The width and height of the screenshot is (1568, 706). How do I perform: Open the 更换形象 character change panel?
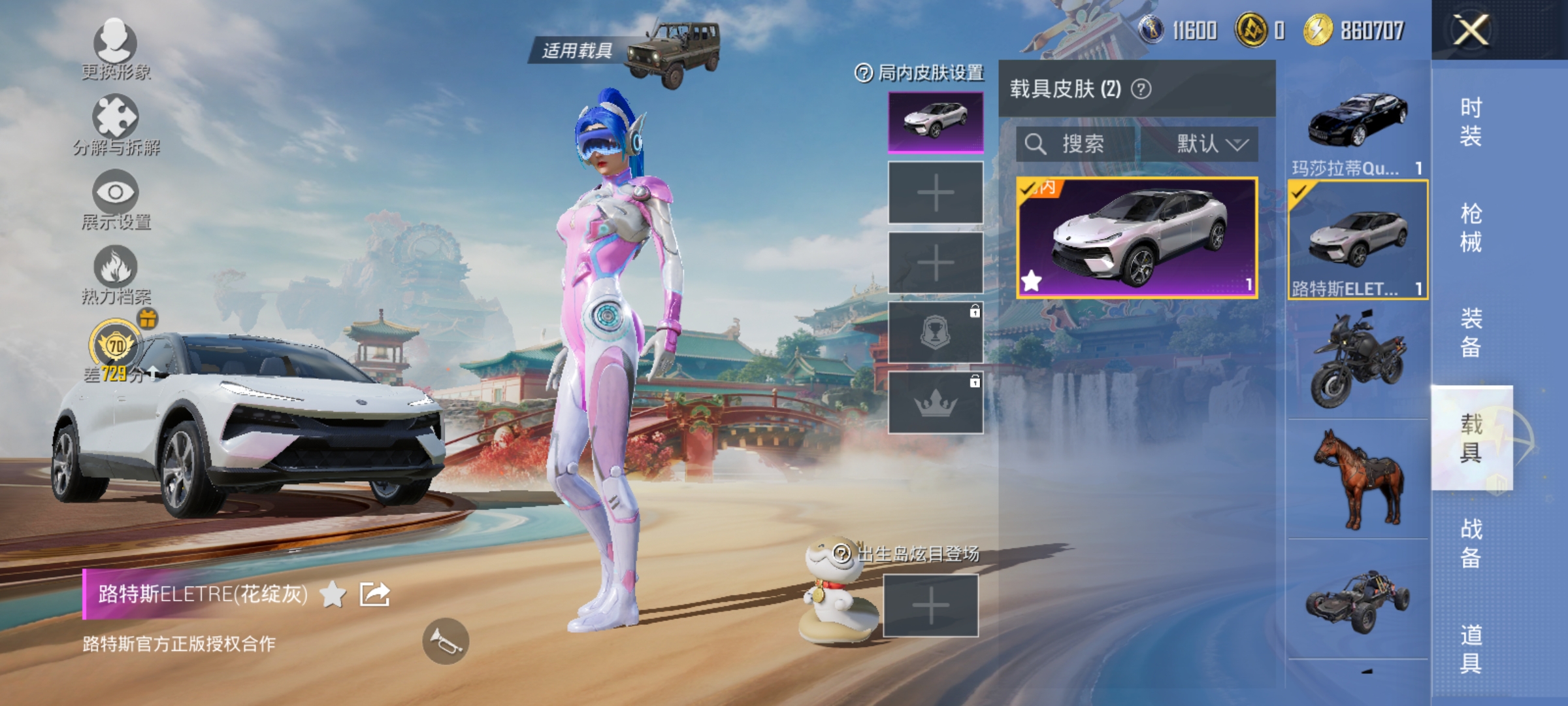pyautogui.click(x=114, y=52)
